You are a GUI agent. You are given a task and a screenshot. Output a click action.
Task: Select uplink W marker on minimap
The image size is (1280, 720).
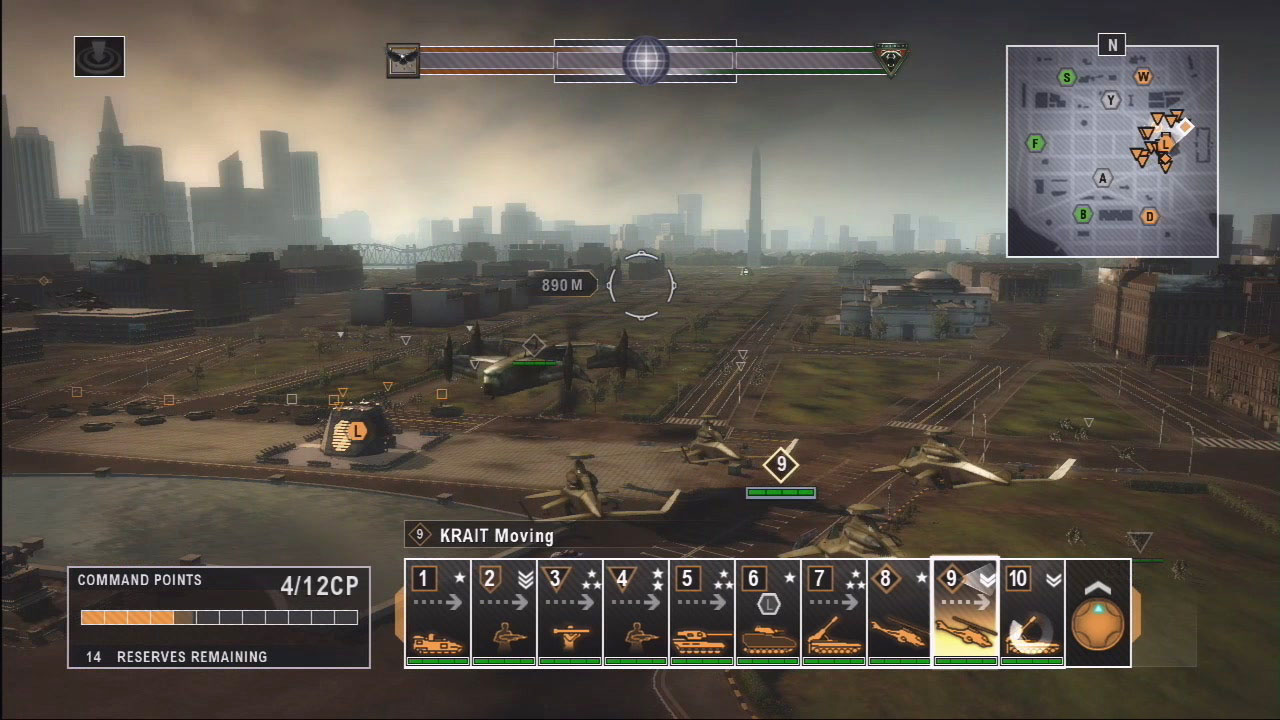[1143, 77]
